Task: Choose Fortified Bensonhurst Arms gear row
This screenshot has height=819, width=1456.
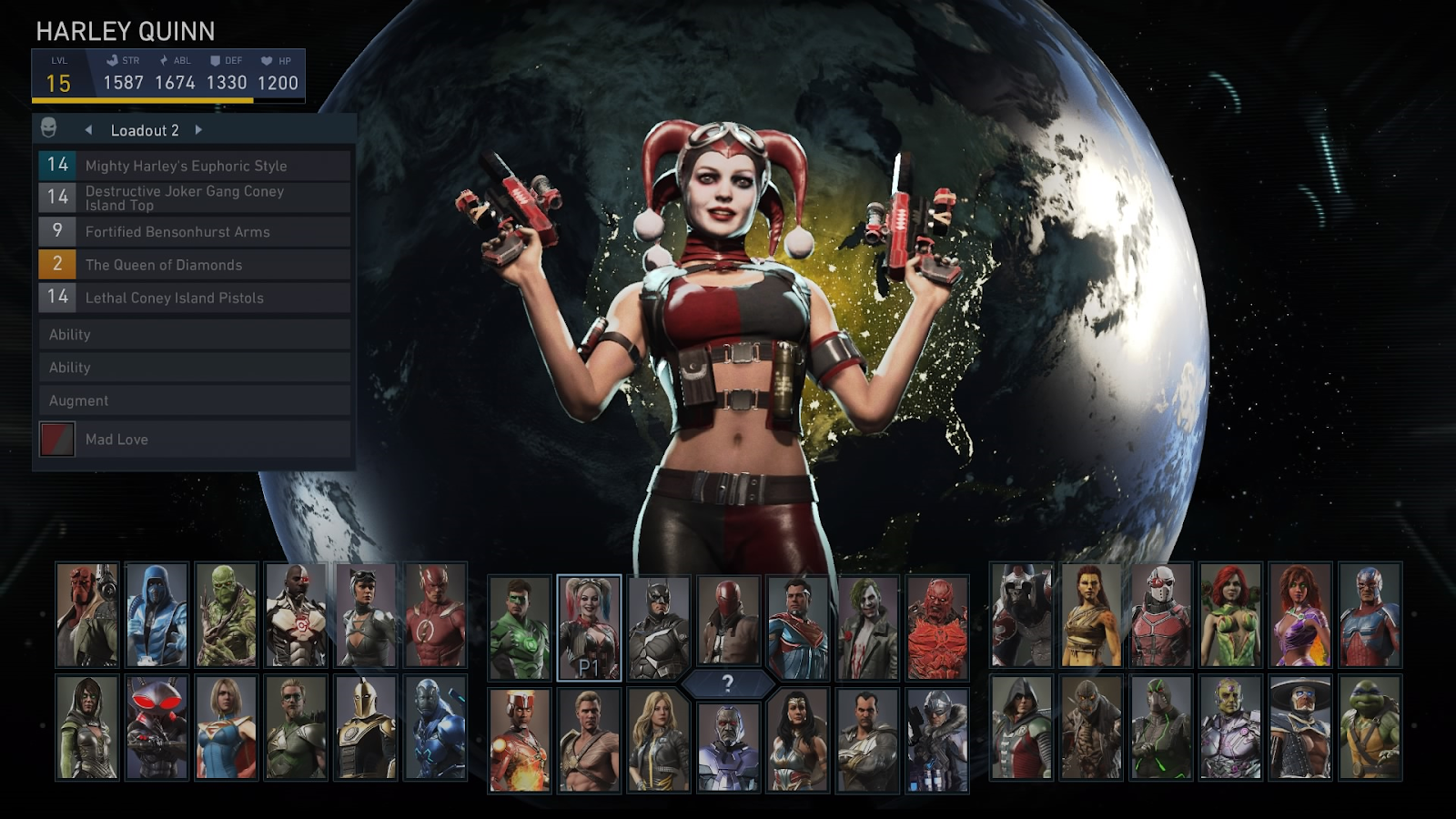Action: pyautogui.click(x=194, y=232)
